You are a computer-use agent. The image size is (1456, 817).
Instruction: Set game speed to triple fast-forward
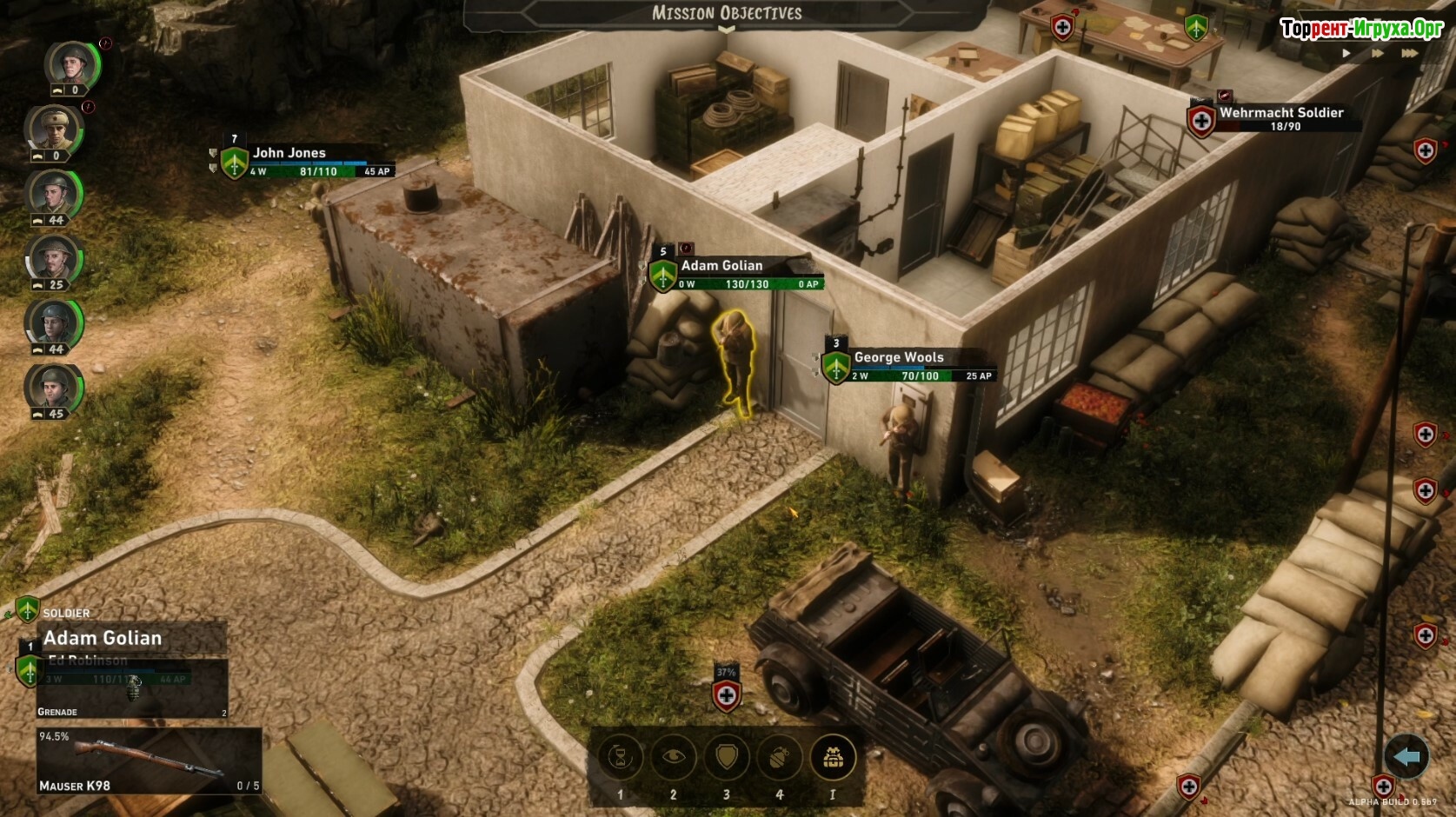(1410, 54)
